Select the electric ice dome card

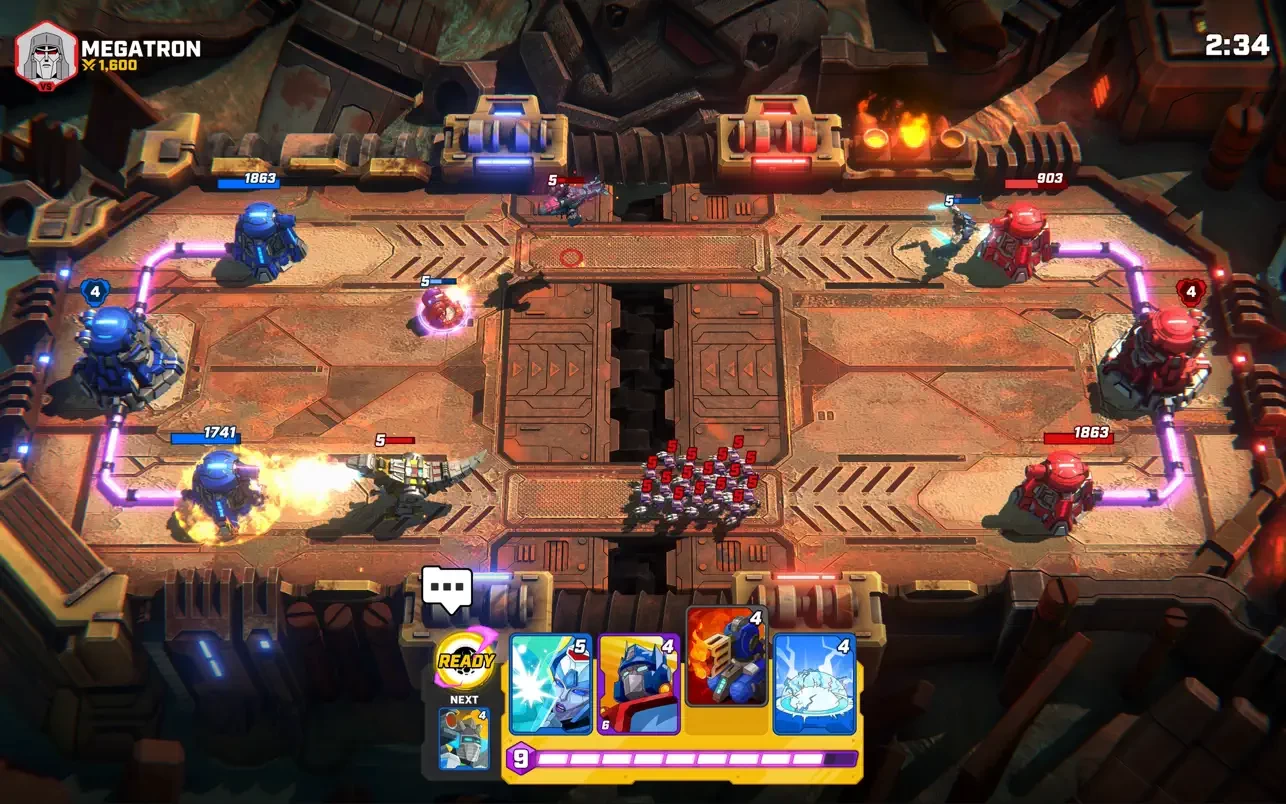(x=814, y=685)
